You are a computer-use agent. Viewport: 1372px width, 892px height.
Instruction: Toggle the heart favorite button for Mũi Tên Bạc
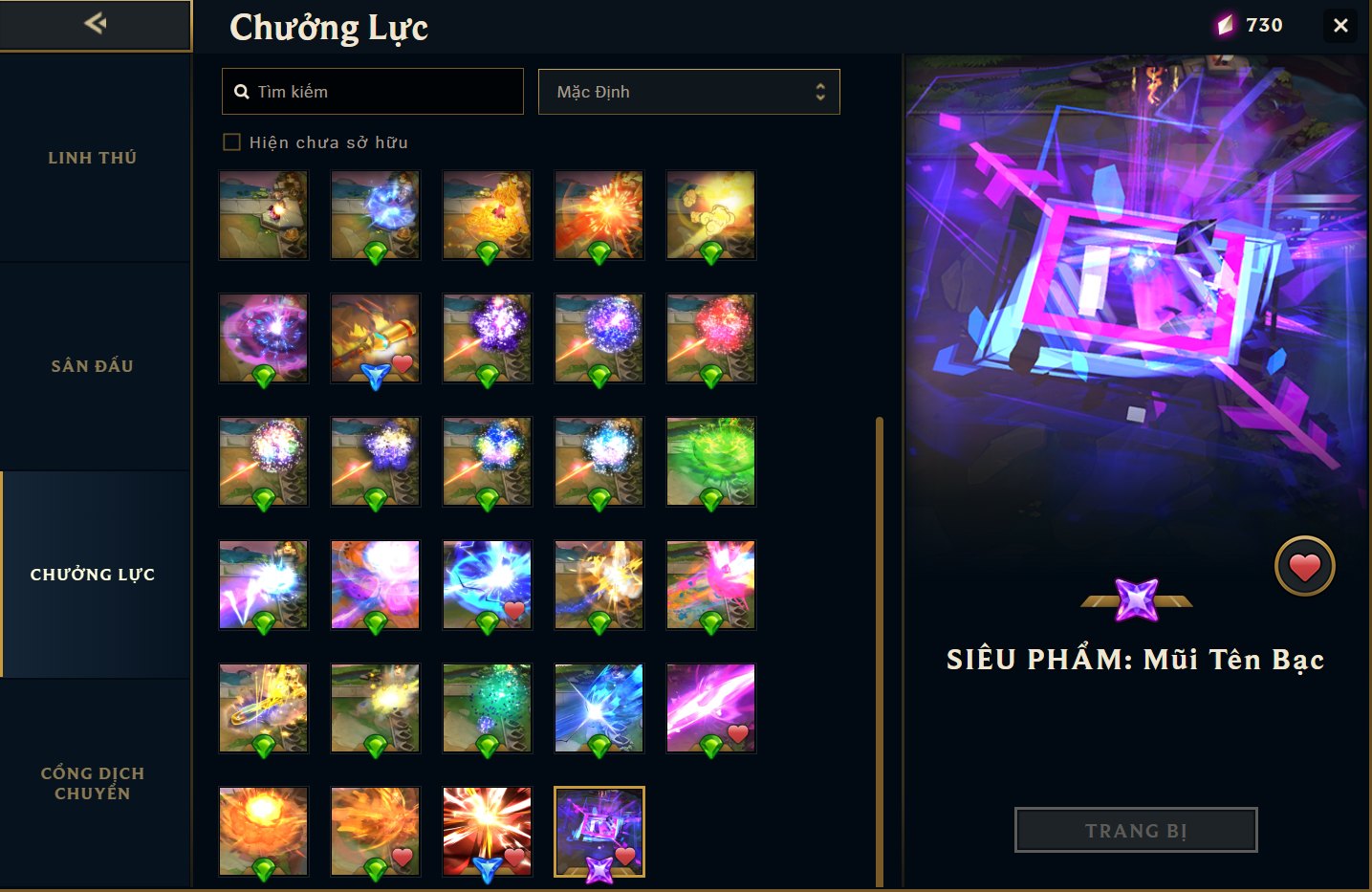pos(1304,565)
